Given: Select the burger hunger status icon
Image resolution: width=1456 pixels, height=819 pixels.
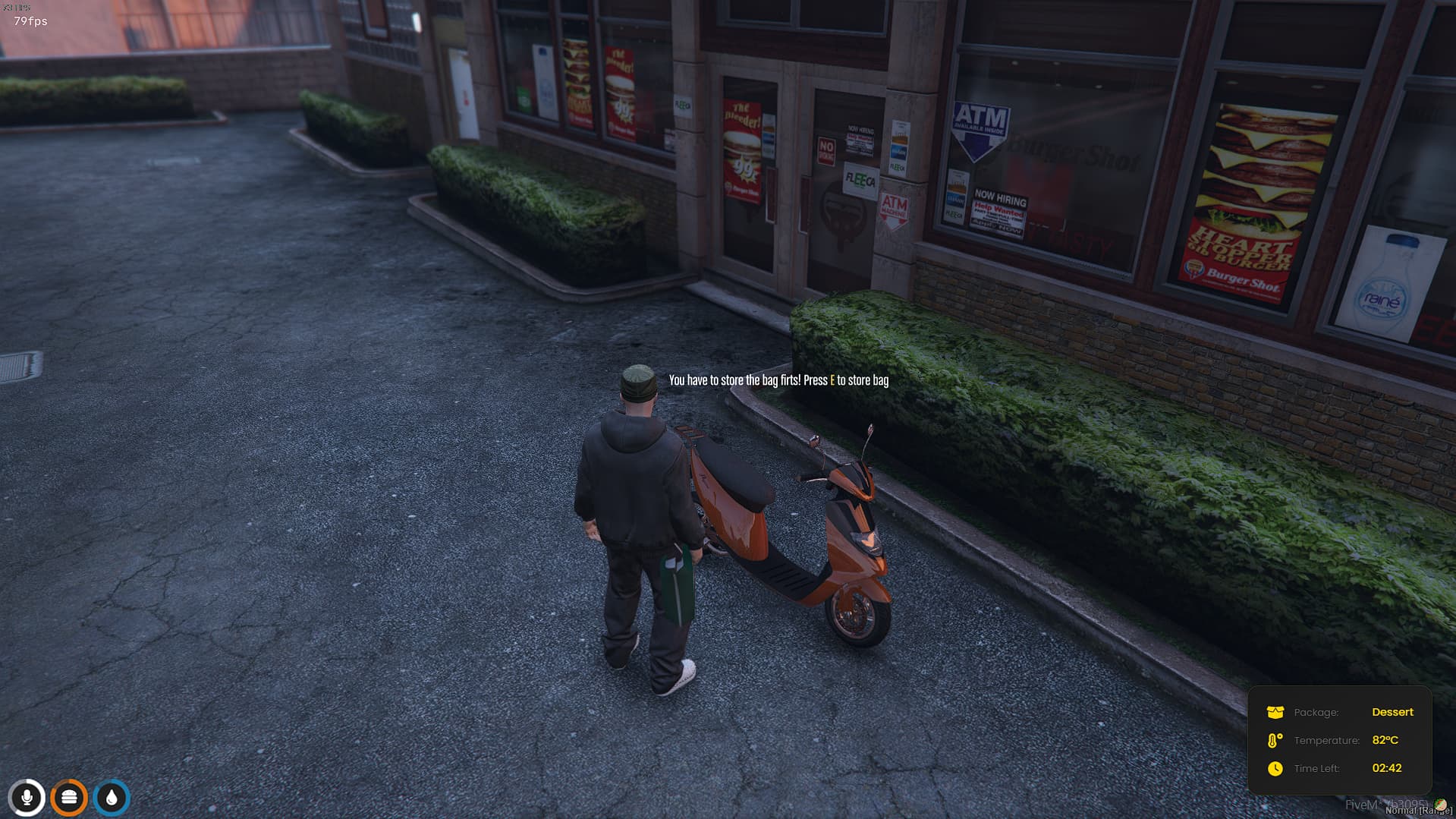Looking at the screenshot, I should pos(69,798).
